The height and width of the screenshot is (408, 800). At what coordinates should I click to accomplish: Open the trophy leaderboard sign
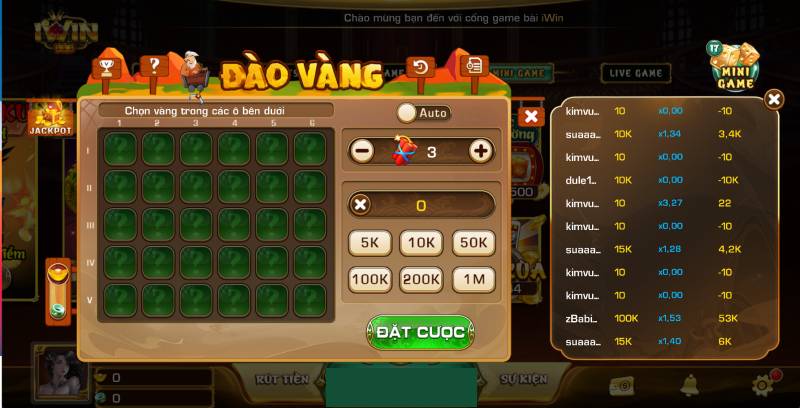[106, 68]
